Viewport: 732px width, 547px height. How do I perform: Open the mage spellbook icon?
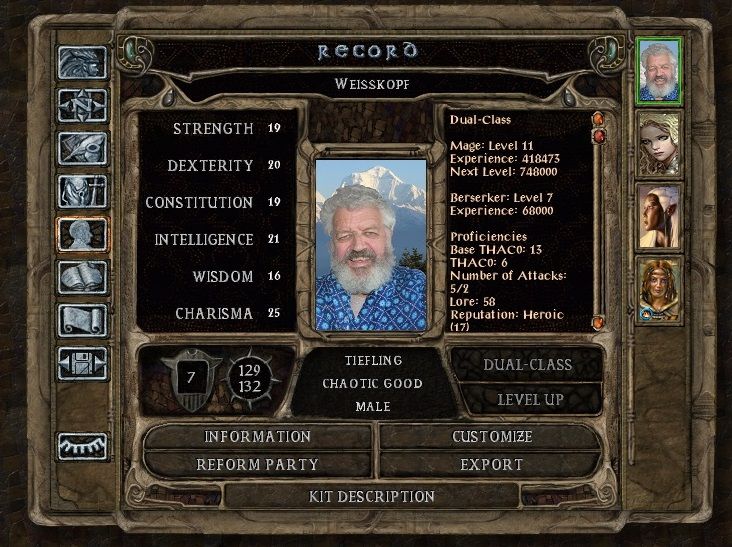[x=82, y=277]
